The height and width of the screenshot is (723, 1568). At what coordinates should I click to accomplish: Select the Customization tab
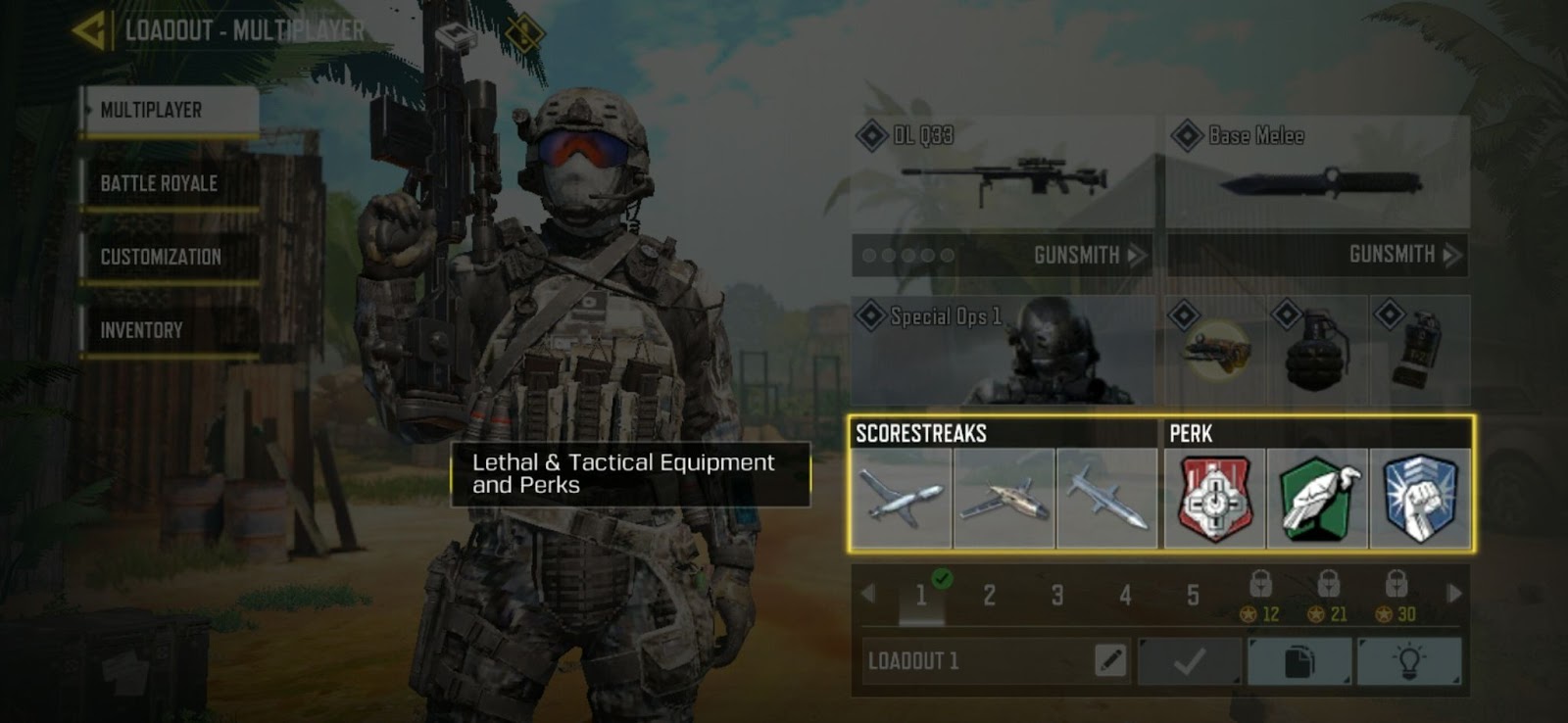point(170,258)
